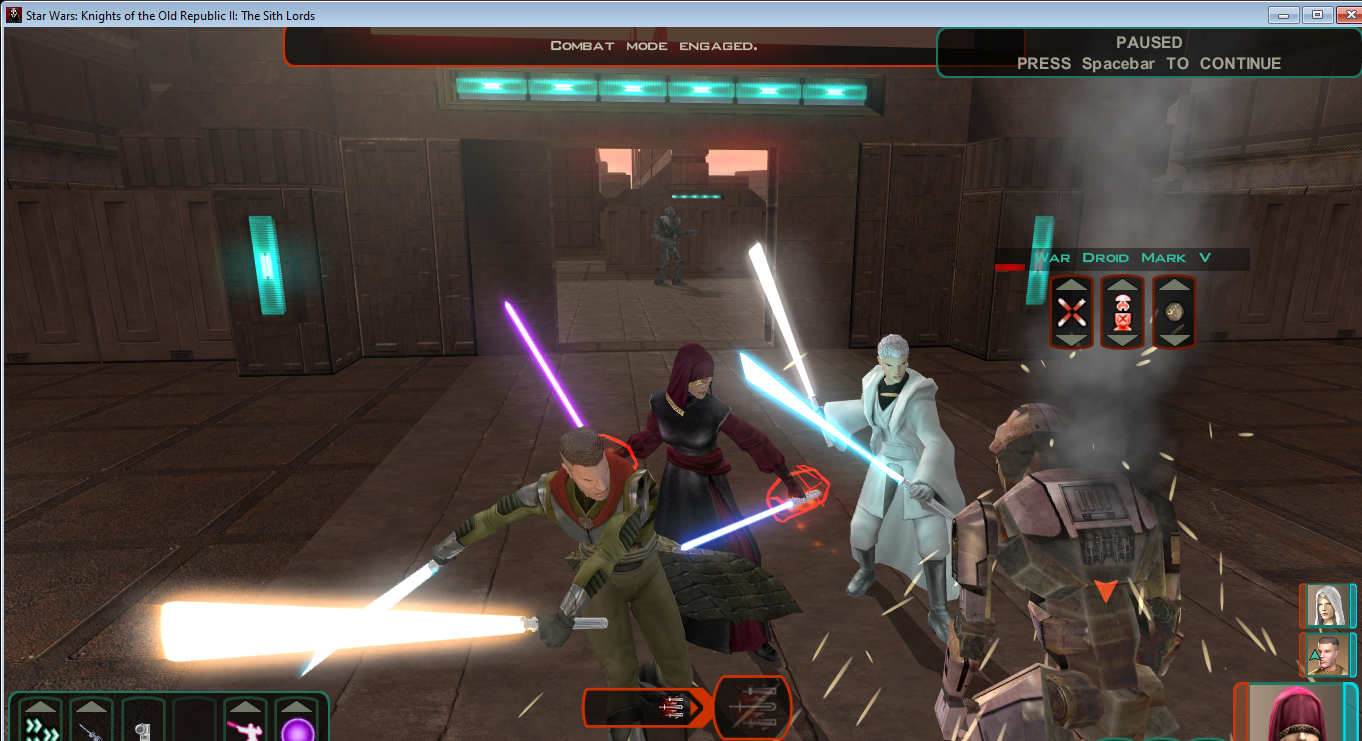The image size is (1362, 741).
Task: Cycle the grenade slot down with its arrow
Action: [x=1174, y=338]
